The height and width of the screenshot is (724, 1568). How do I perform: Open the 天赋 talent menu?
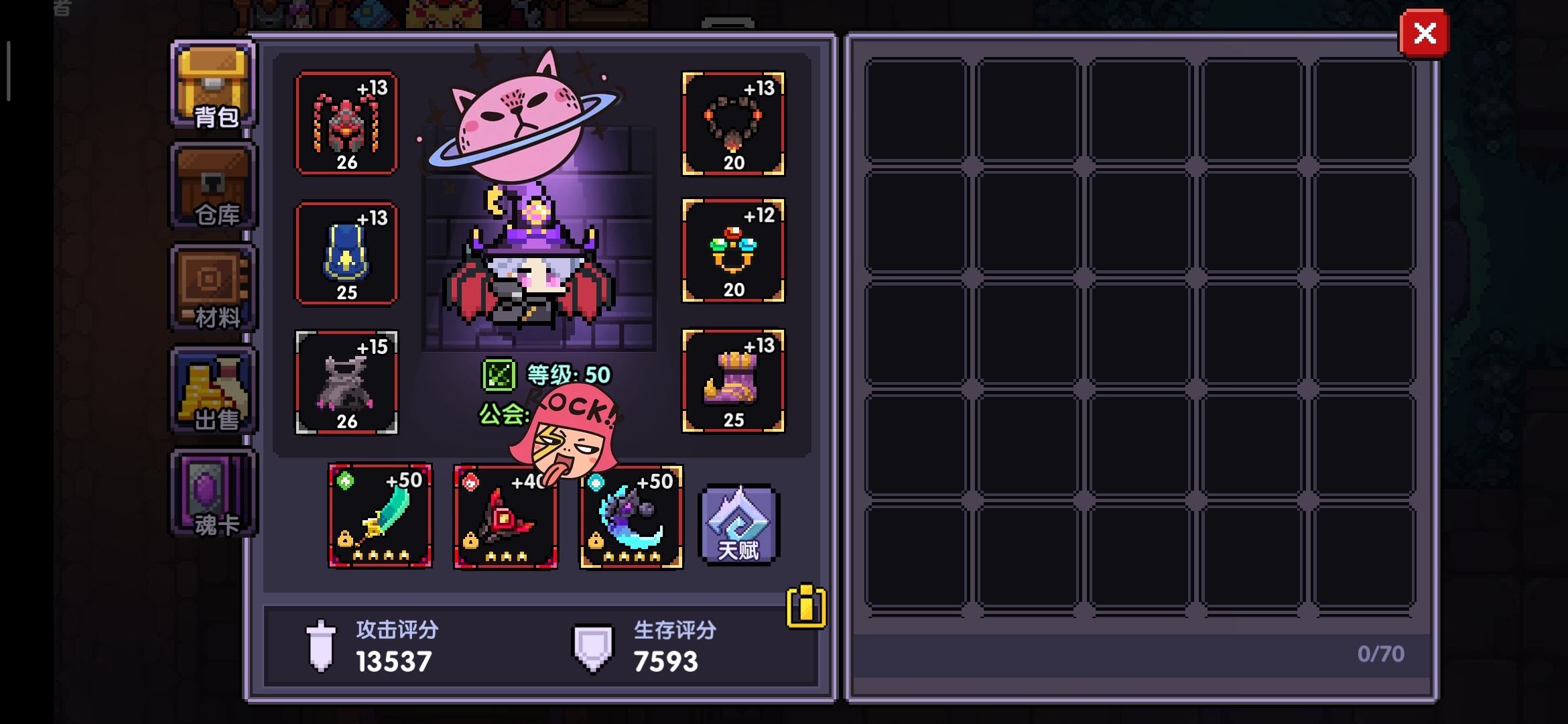(738, 525)
